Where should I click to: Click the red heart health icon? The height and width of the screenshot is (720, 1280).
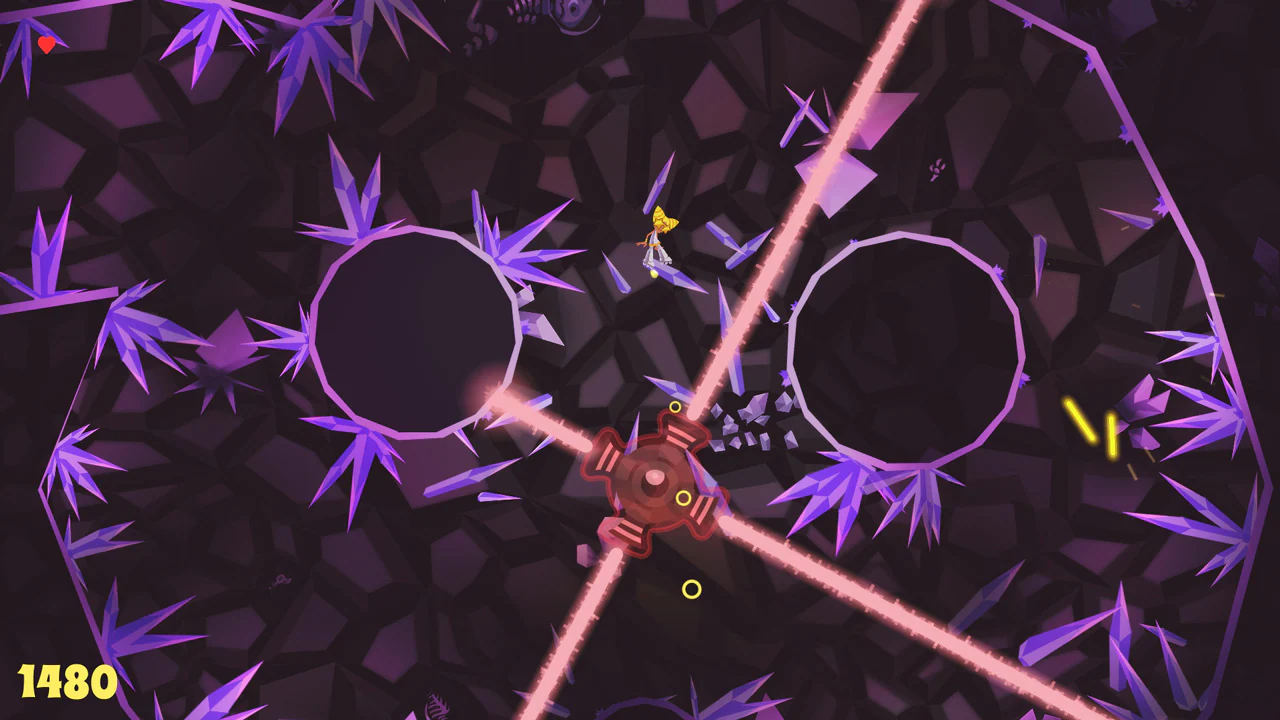tap(44, 44)
